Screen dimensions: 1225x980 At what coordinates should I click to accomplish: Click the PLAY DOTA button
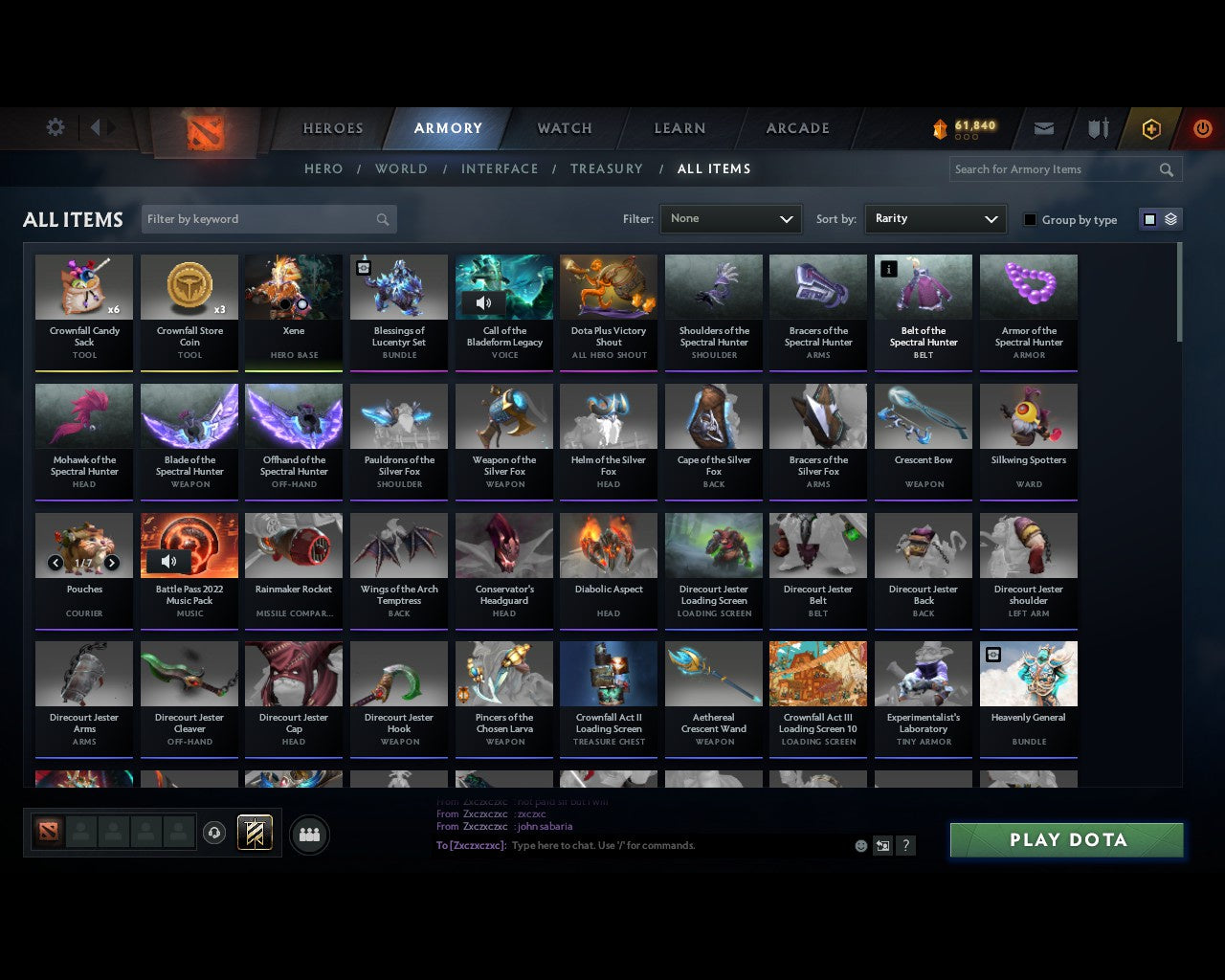pos(1065,839)
